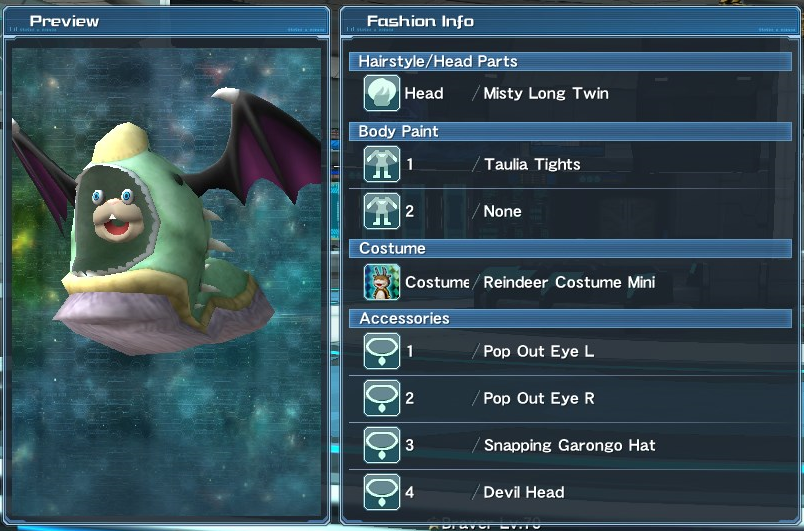Click the hairstyle head icon

point(382,94)
